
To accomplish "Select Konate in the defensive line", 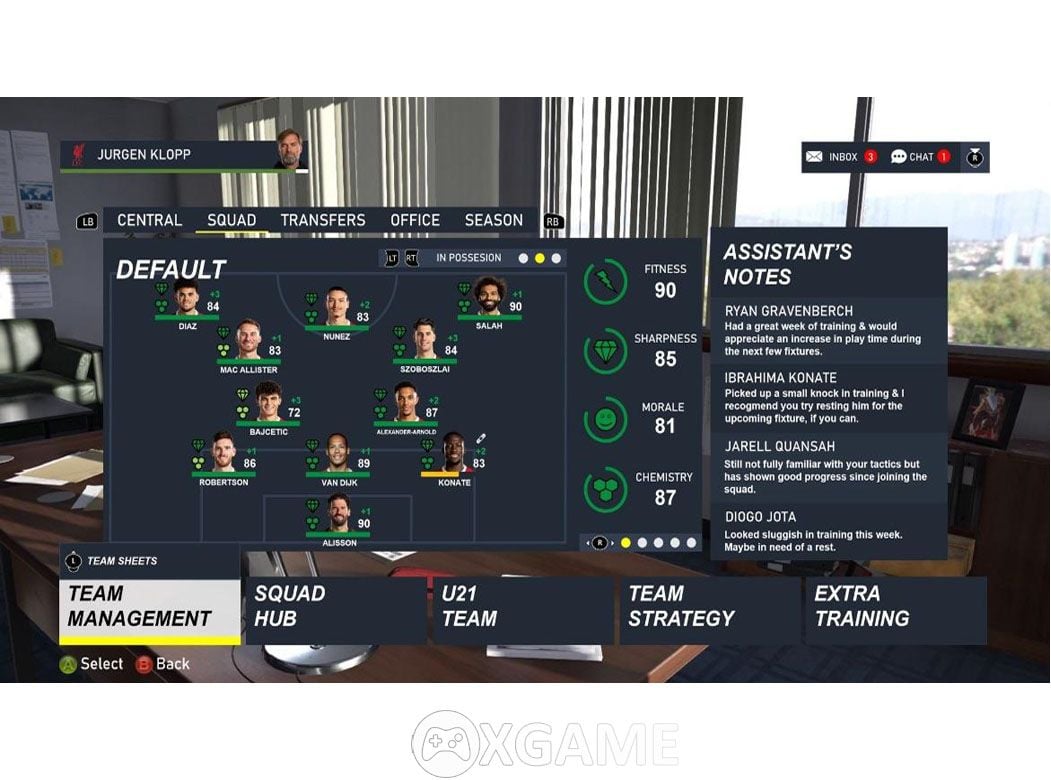I will (x=454, y=456).
